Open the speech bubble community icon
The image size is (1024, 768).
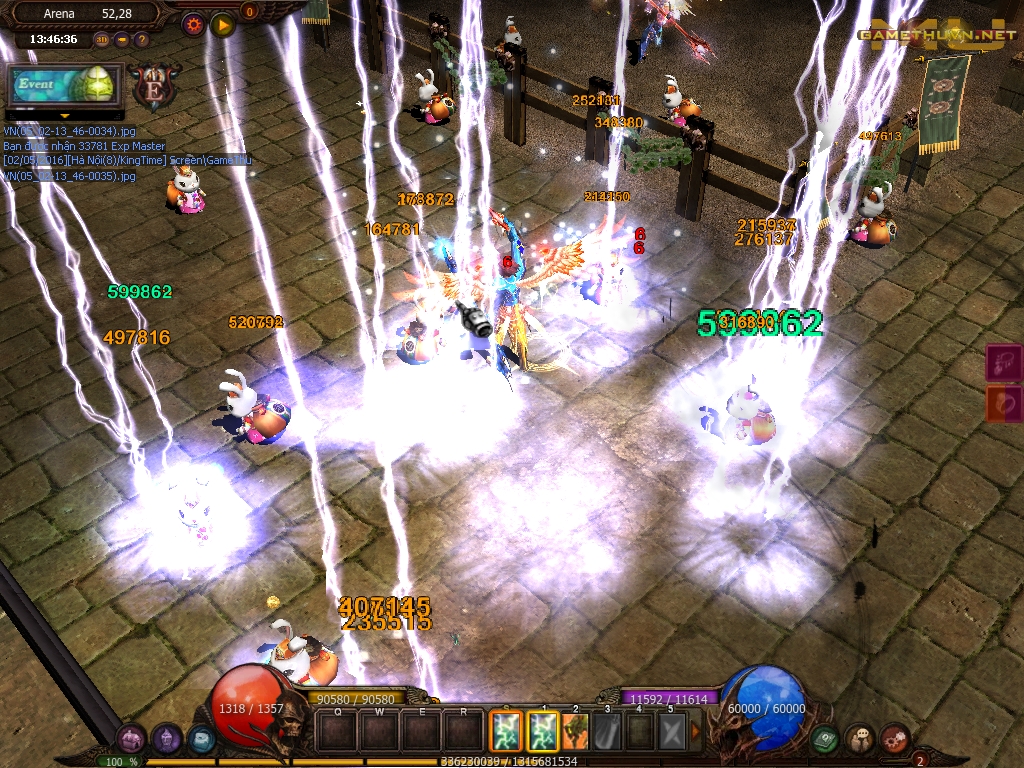(x=860, y=740)
